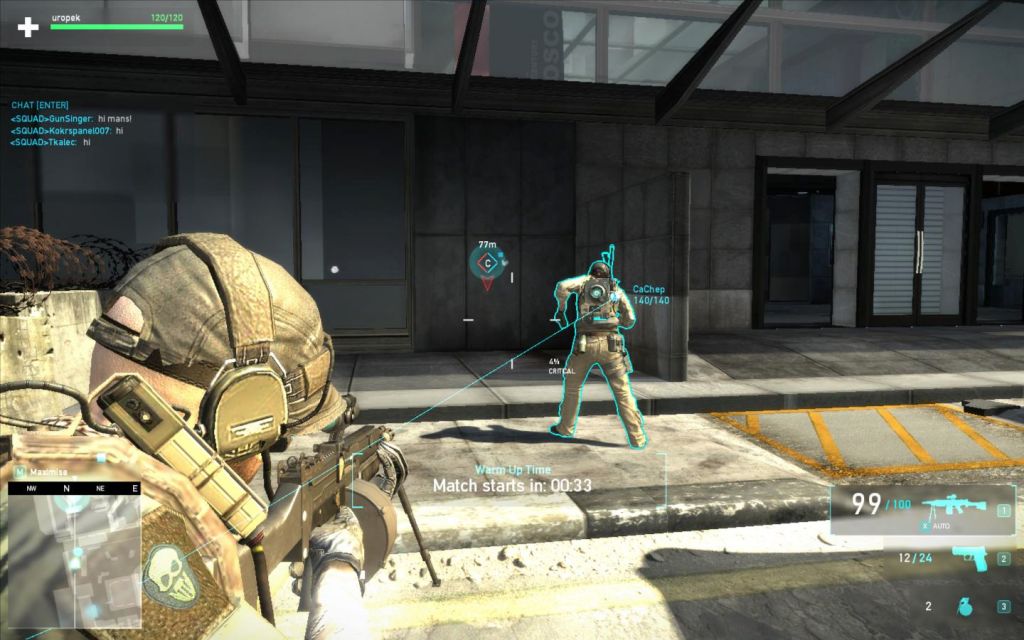The height and width of the screenshot is (640, 1024).
Task: Switch to the pistol sidearm slot
Action: click(967, 558)
